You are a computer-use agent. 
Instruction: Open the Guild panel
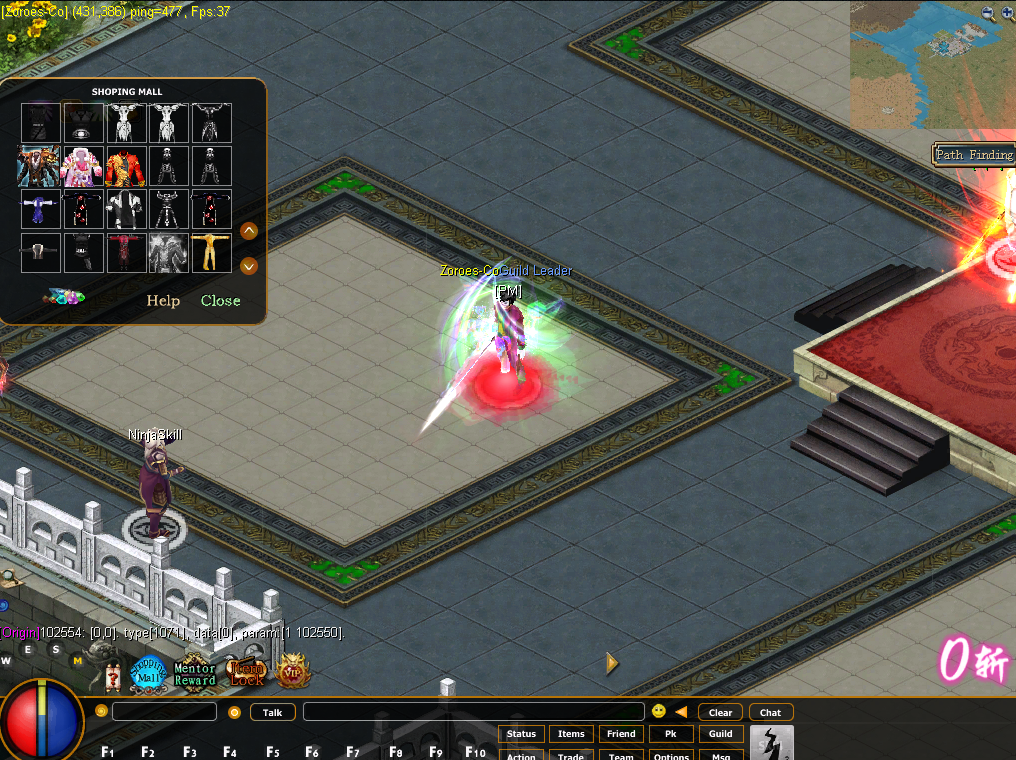click(x=720, y=734)
